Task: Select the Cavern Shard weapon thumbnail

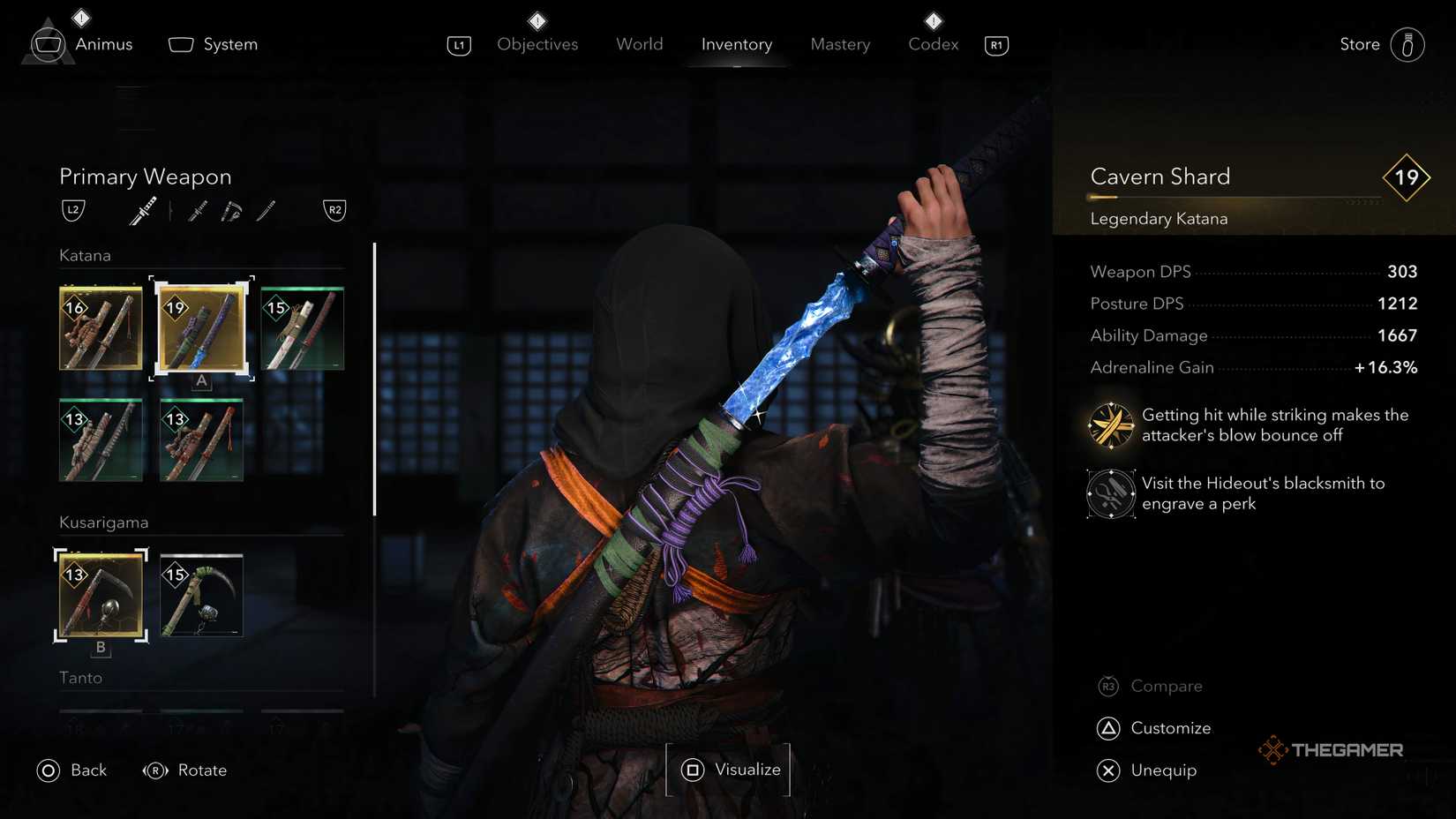Action: [201, 328]
